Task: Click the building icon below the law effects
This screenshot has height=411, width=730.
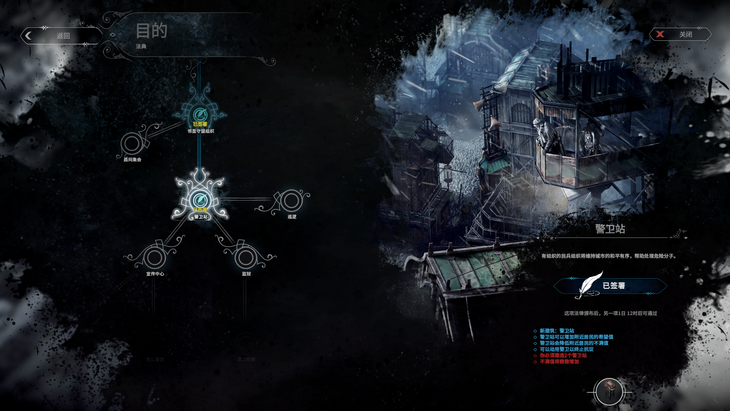Action: [x=607, y=389]
